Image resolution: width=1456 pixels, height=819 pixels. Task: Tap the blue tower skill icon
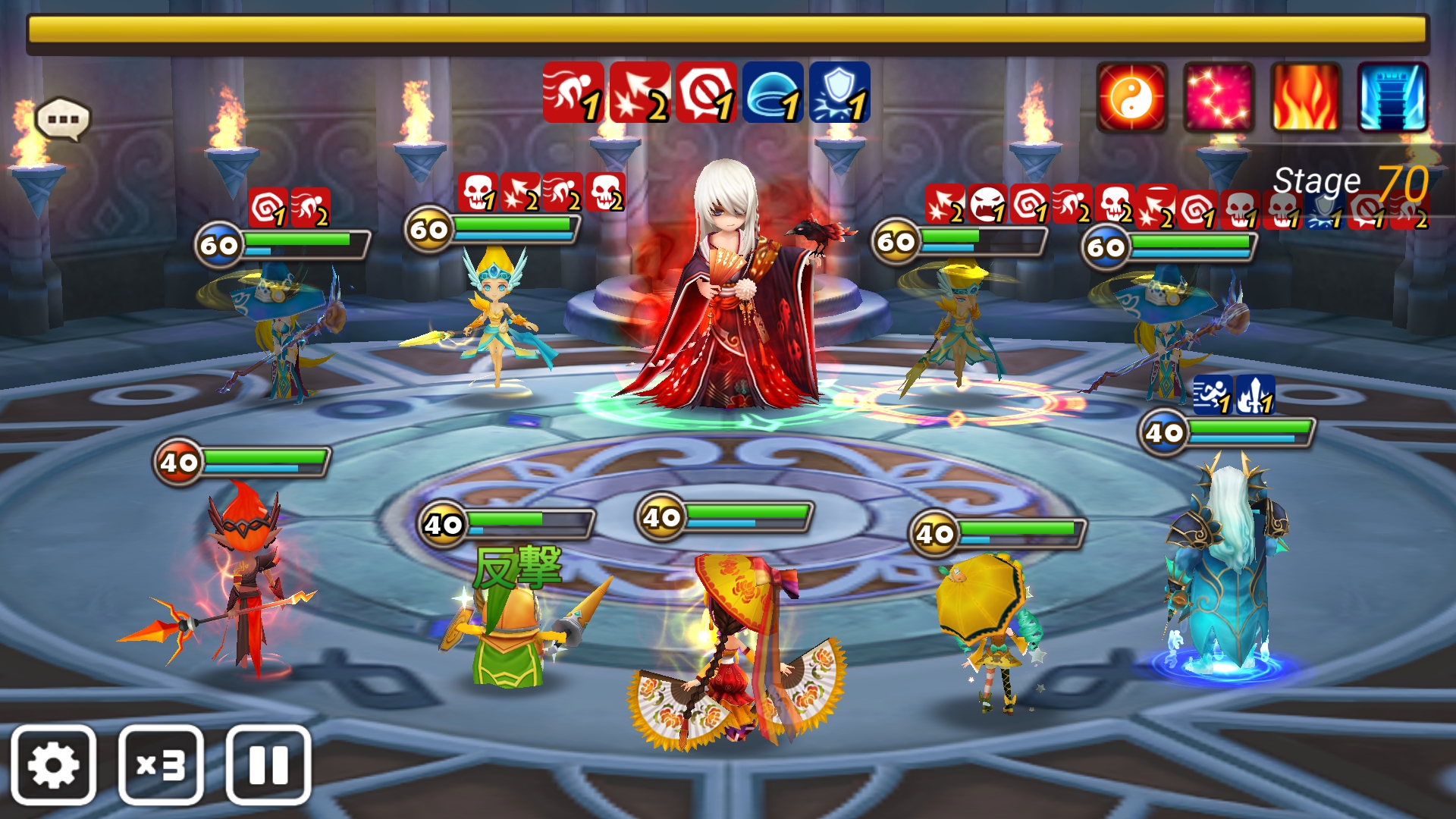(x=1393, y=98)
